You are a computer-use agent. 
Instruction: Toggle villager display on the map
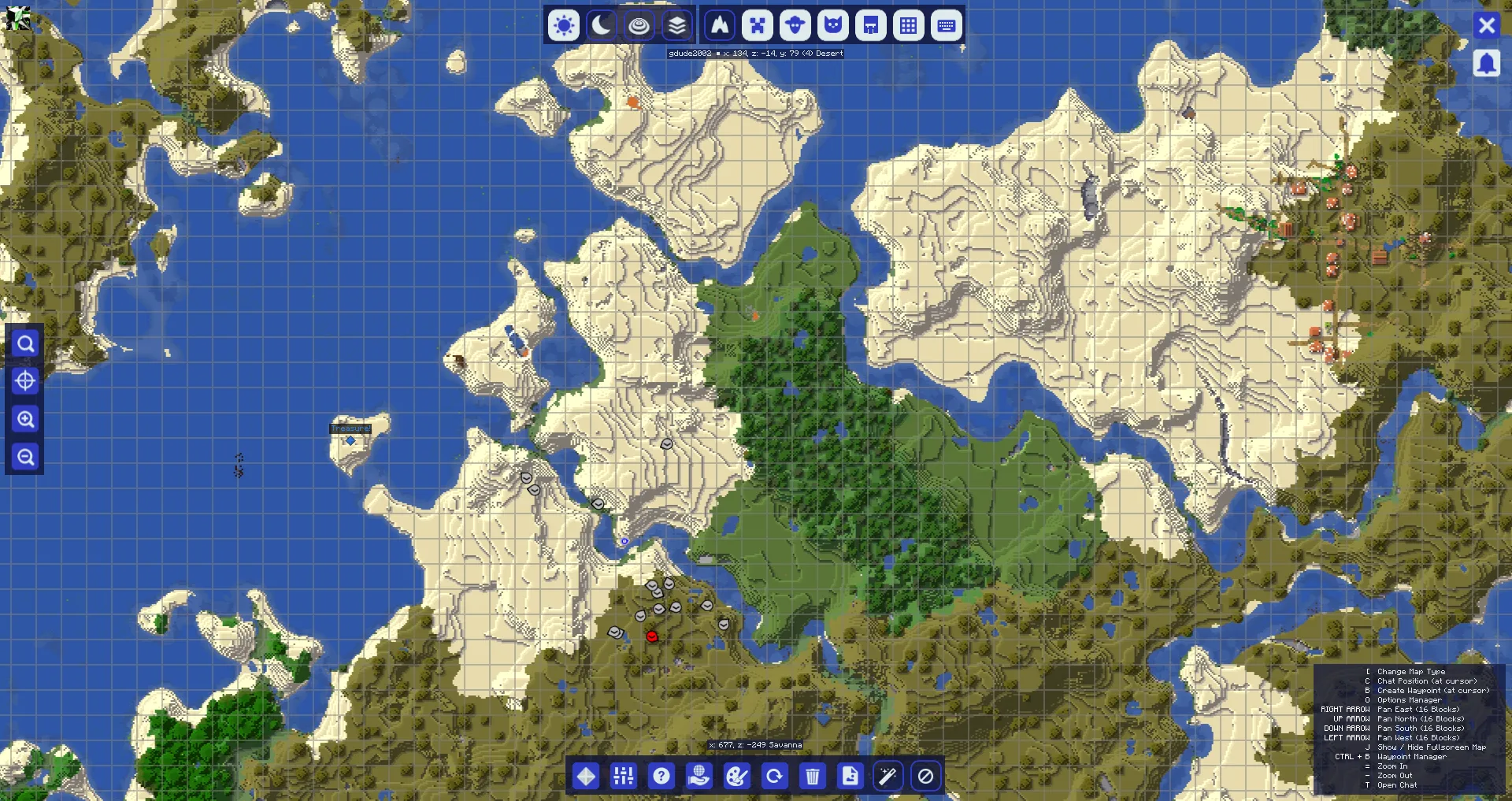pos(795,25)
